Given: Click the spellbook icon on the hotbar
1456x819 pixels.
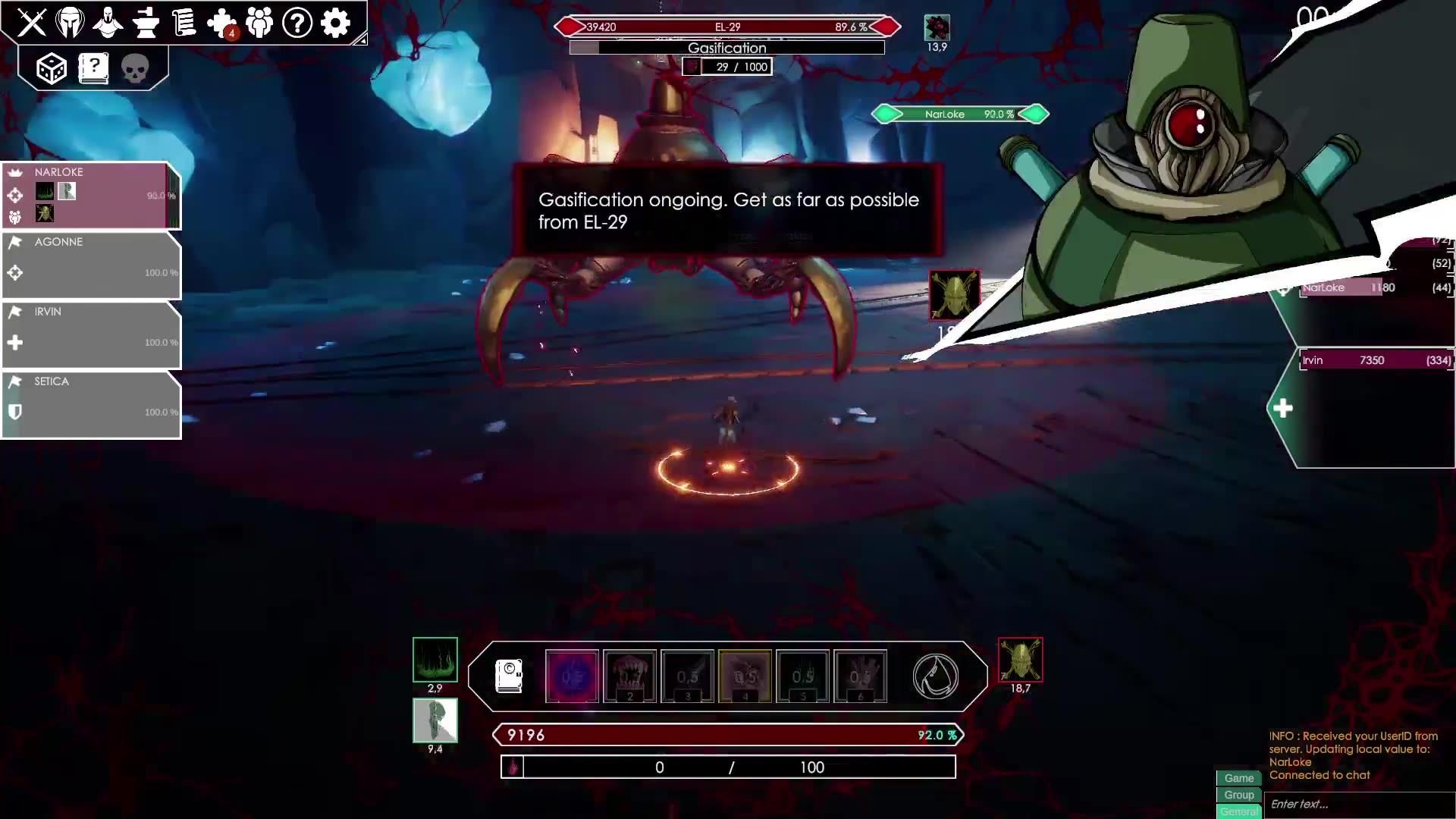Looking at the screenshot, I should coord(508,676).
